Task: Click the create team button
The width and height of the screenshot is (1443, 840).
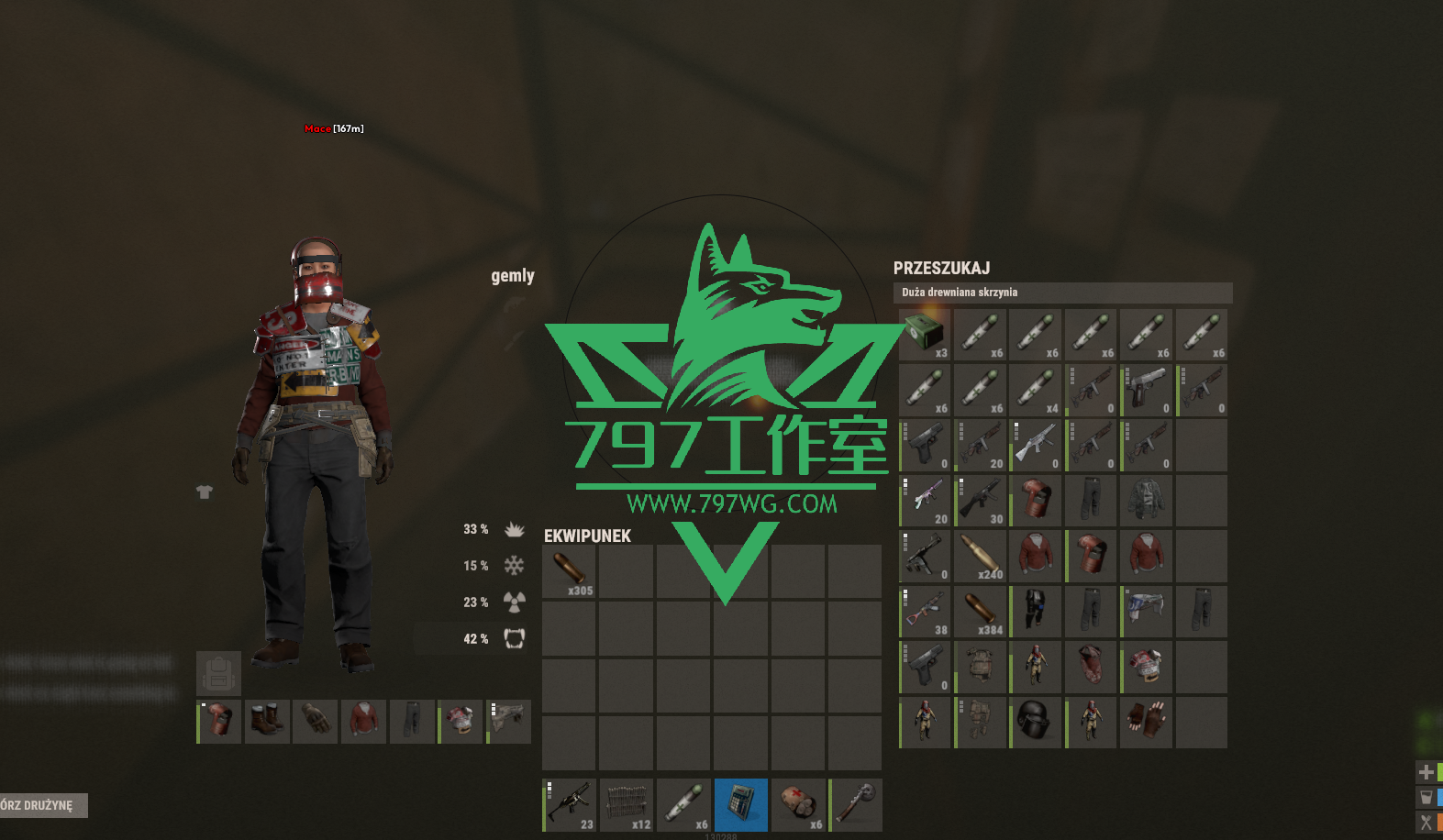Action: click(x=42, y=805)
